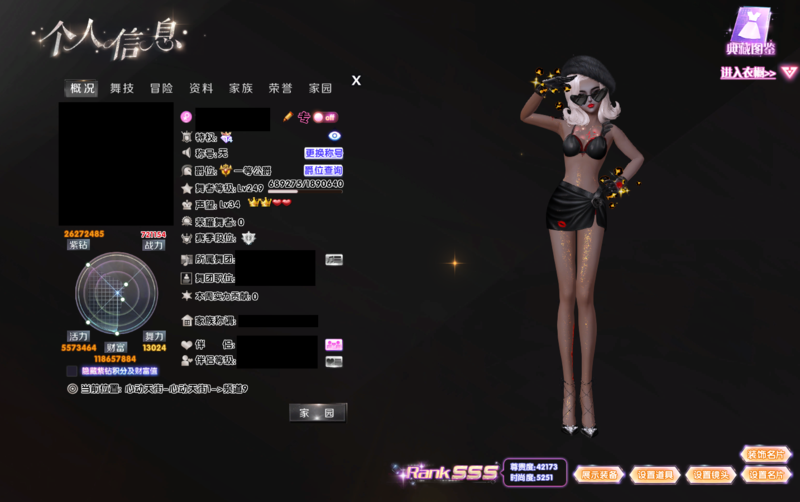Viewport: 800px width, 502px height.
Task: Click the pencil edit name icon
Action: pos(287,117)
